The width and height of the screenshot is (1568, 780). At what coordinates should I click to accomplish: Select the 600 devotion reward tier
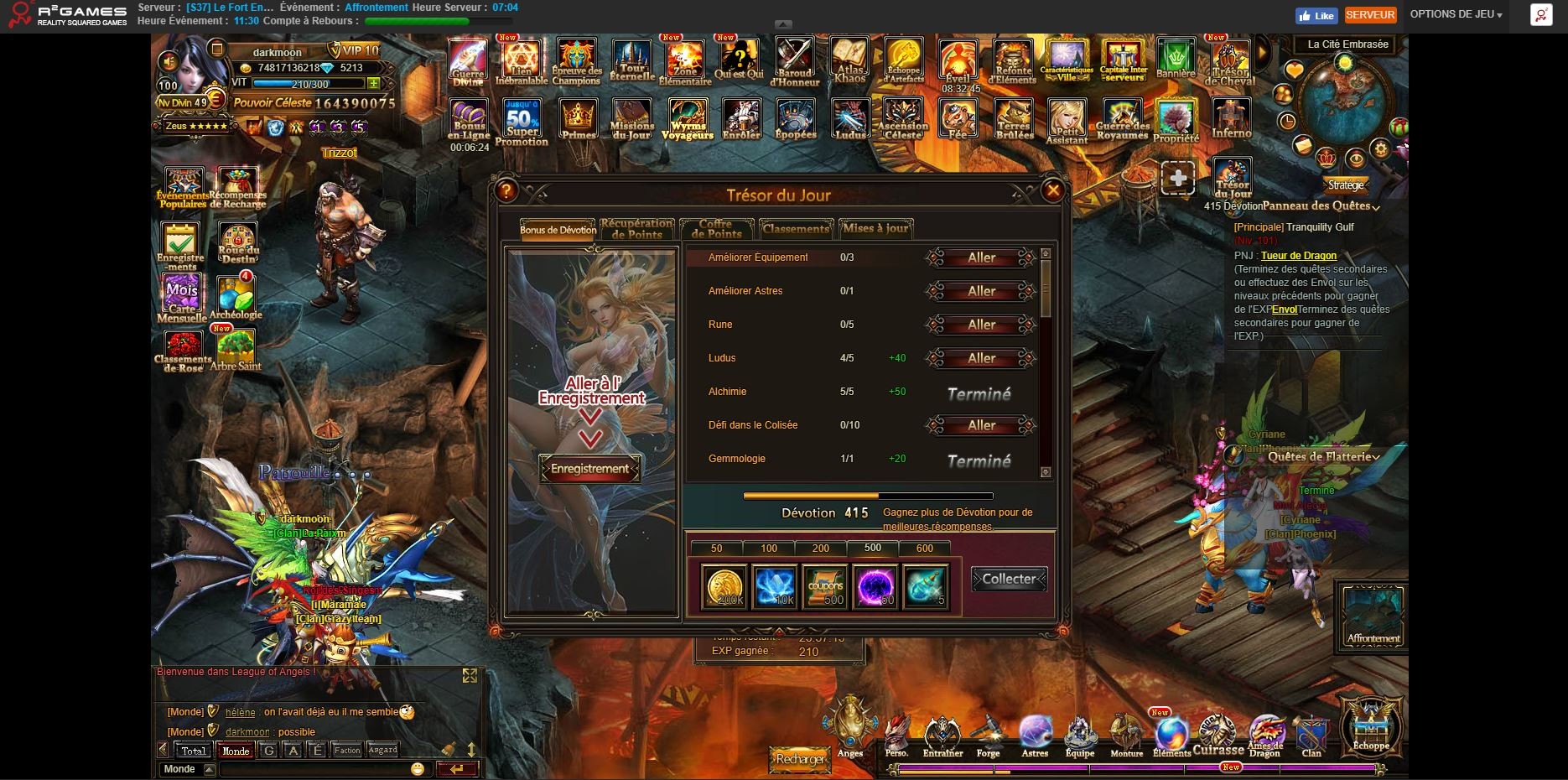click(924, 549)
